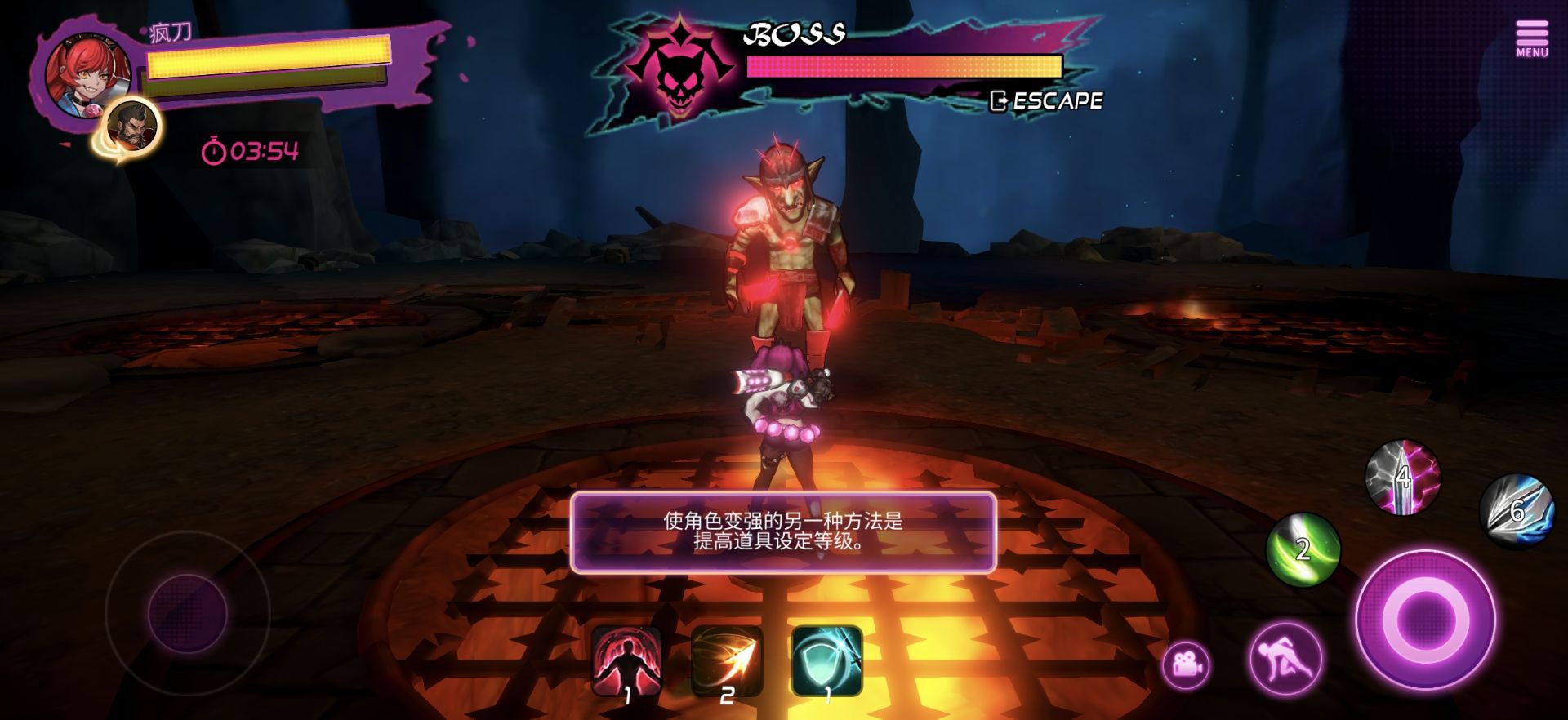The height and width of the screenshot is (720, 1568).
Task: Activate the teal shield item
Action: point(826,660)
